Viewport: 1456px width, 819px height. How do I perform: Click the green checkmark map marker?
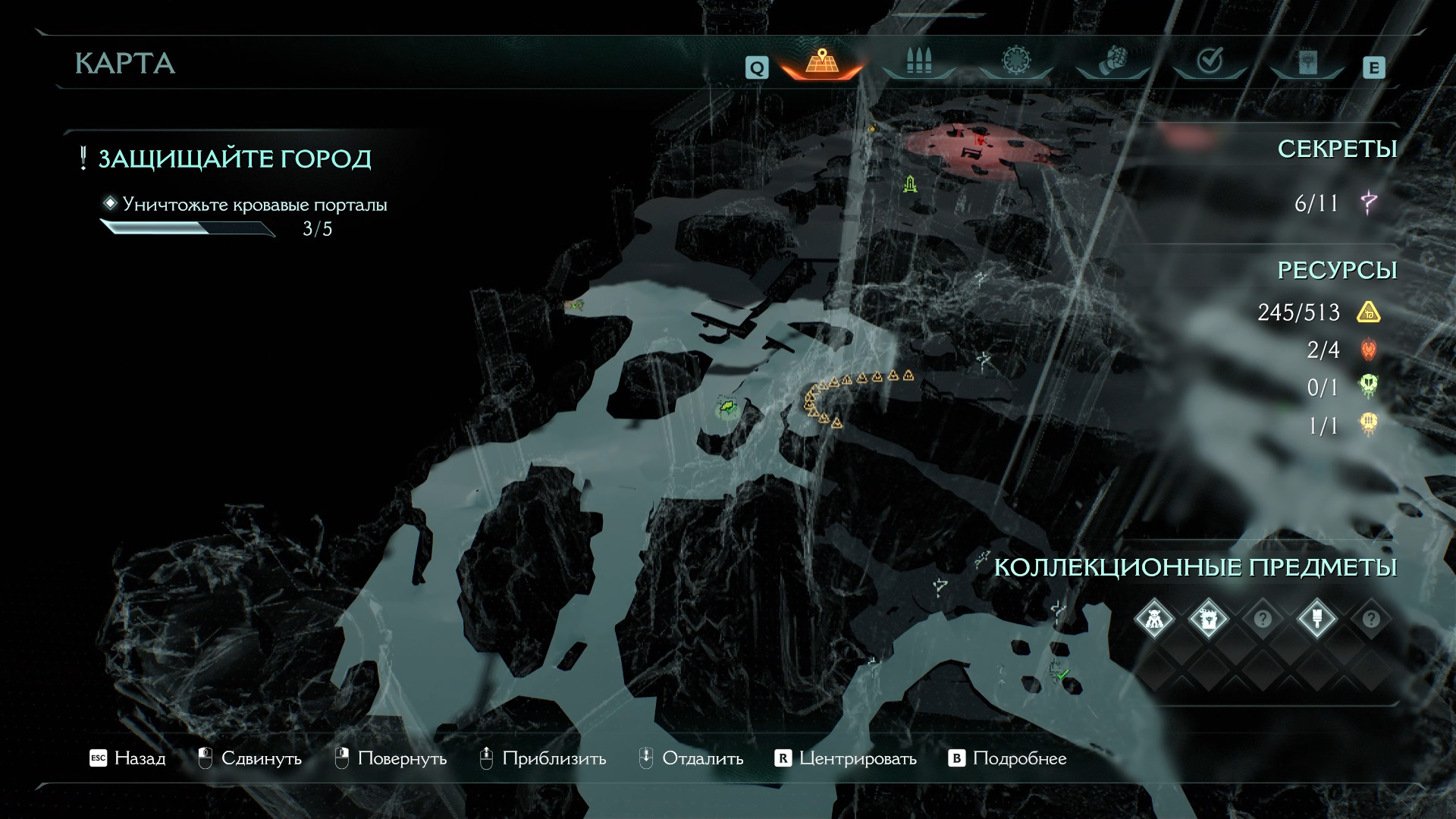1062,673
